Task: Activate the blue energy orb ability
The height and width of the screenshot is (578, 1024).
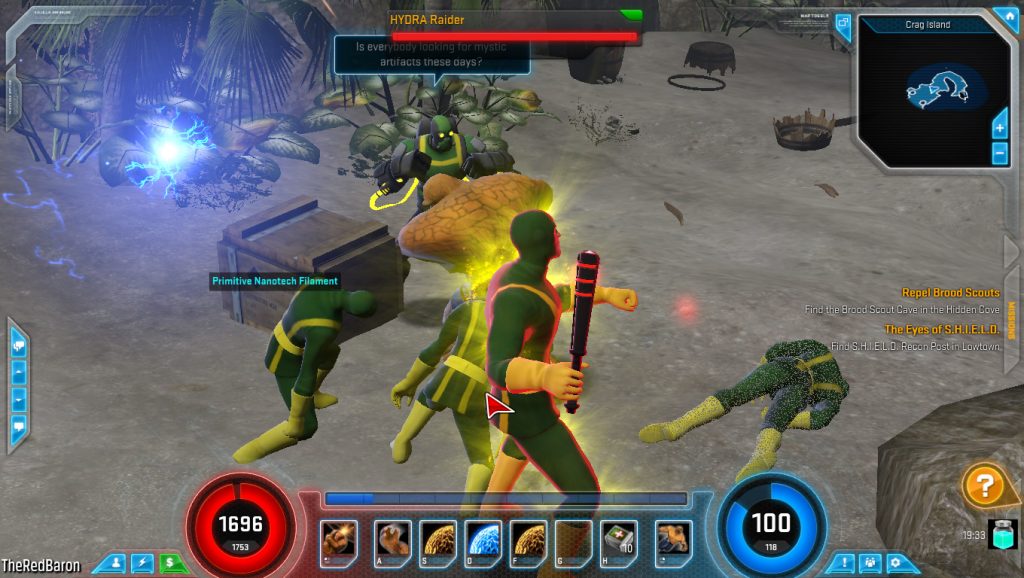Action: 483,540
